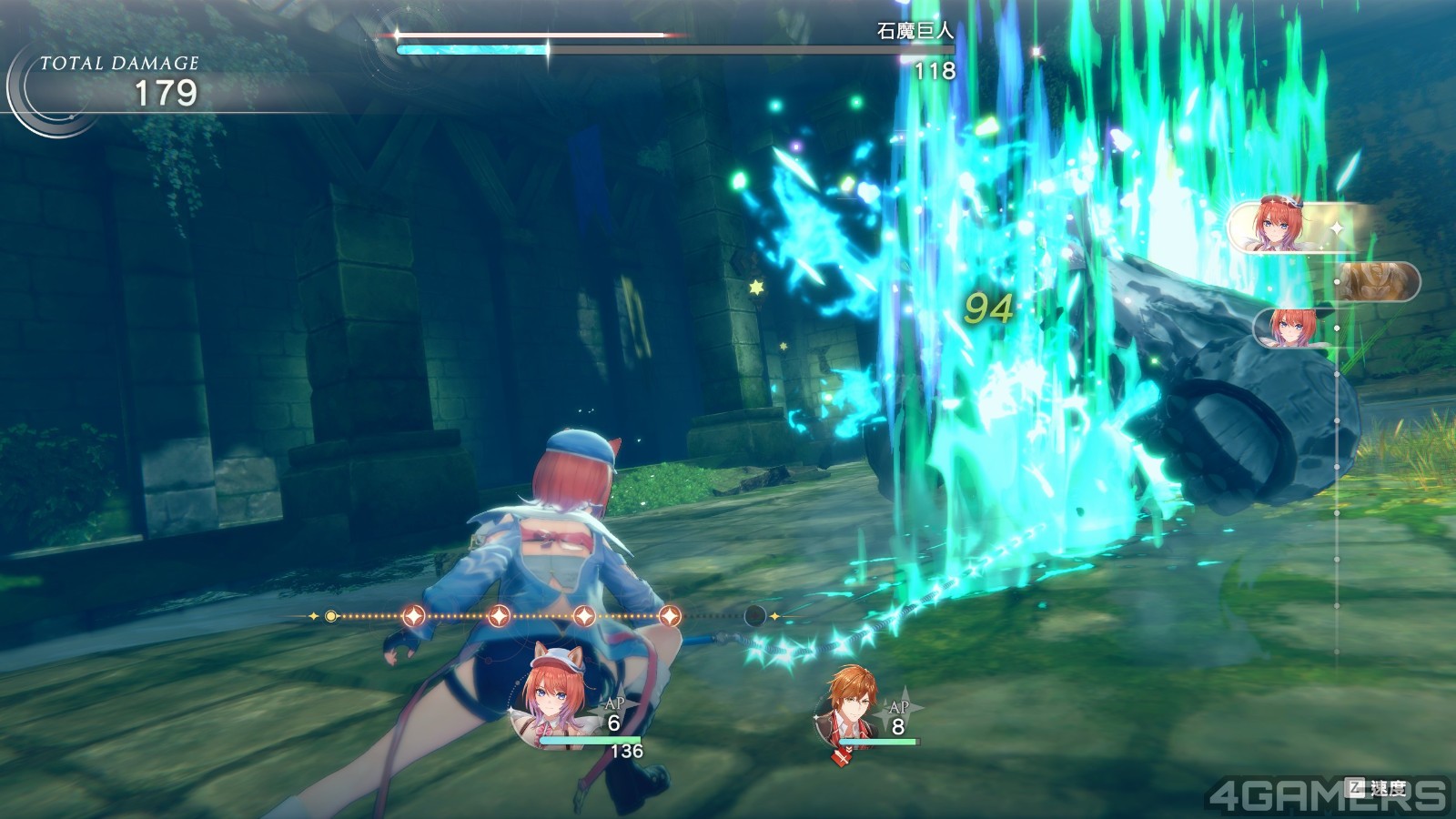Click the topmost highlighted turn-order portrait
Viewport: 1456px width, 819px height.
[1283, 226]
